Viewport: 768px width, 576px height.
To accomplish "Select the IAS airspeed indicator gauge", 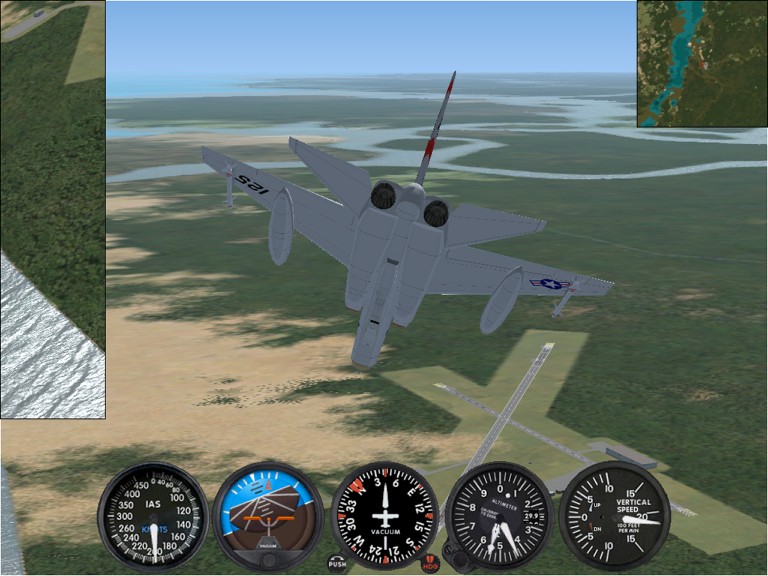I will (x=153, y=514).
